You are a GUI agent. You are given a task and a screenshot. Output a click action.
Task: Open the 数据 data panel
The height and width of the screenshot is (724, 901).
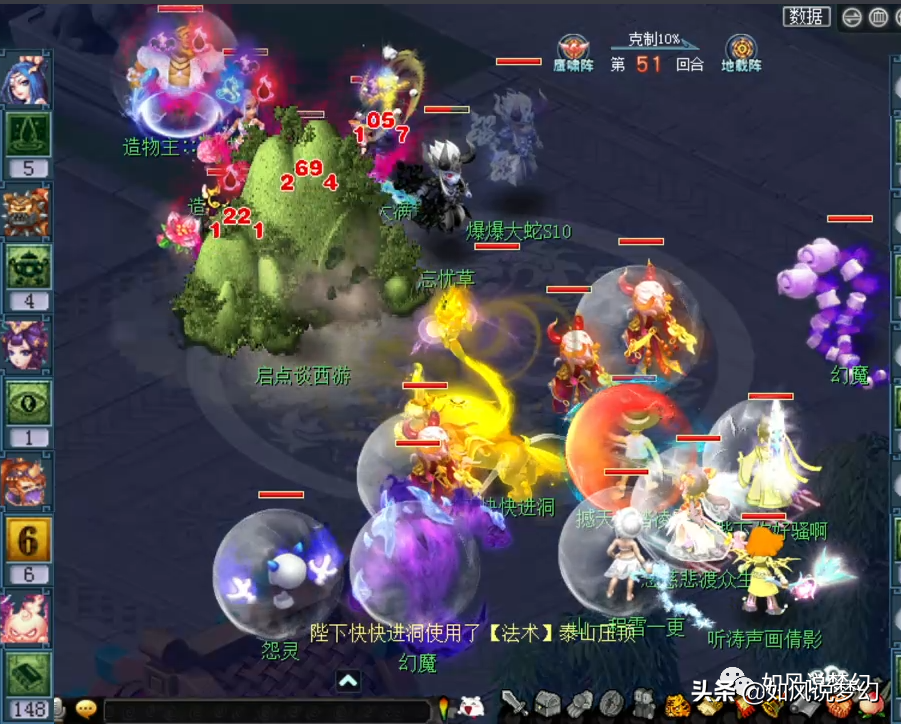click(807, 16)
